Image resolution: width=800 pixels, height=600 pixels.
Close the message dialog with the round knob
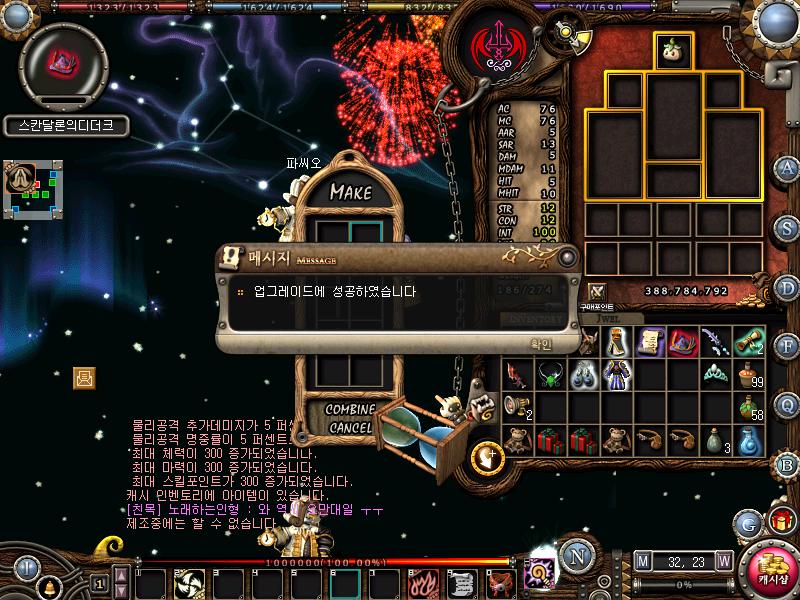(566, 258)
